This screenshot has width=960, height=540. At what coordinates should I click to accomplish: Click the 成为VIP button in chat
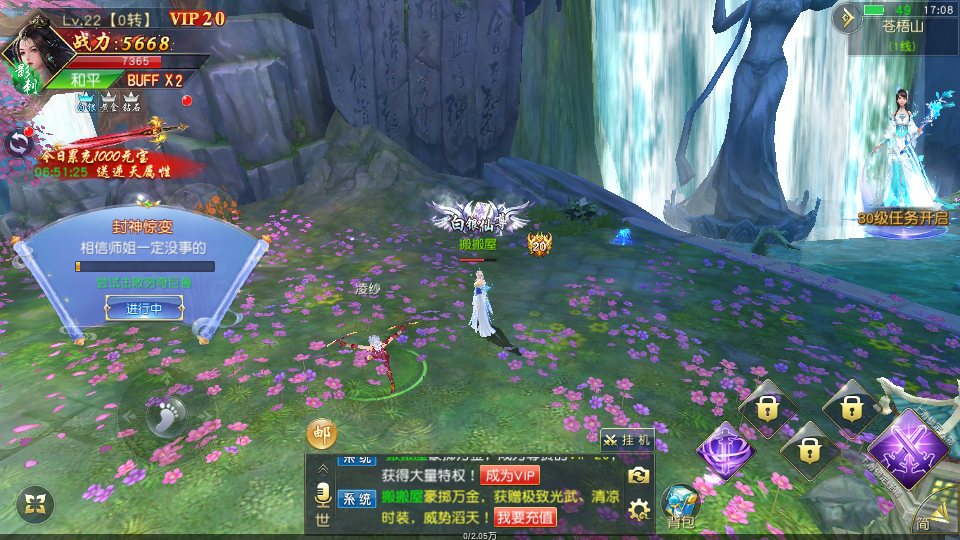(x=510, y=475)
